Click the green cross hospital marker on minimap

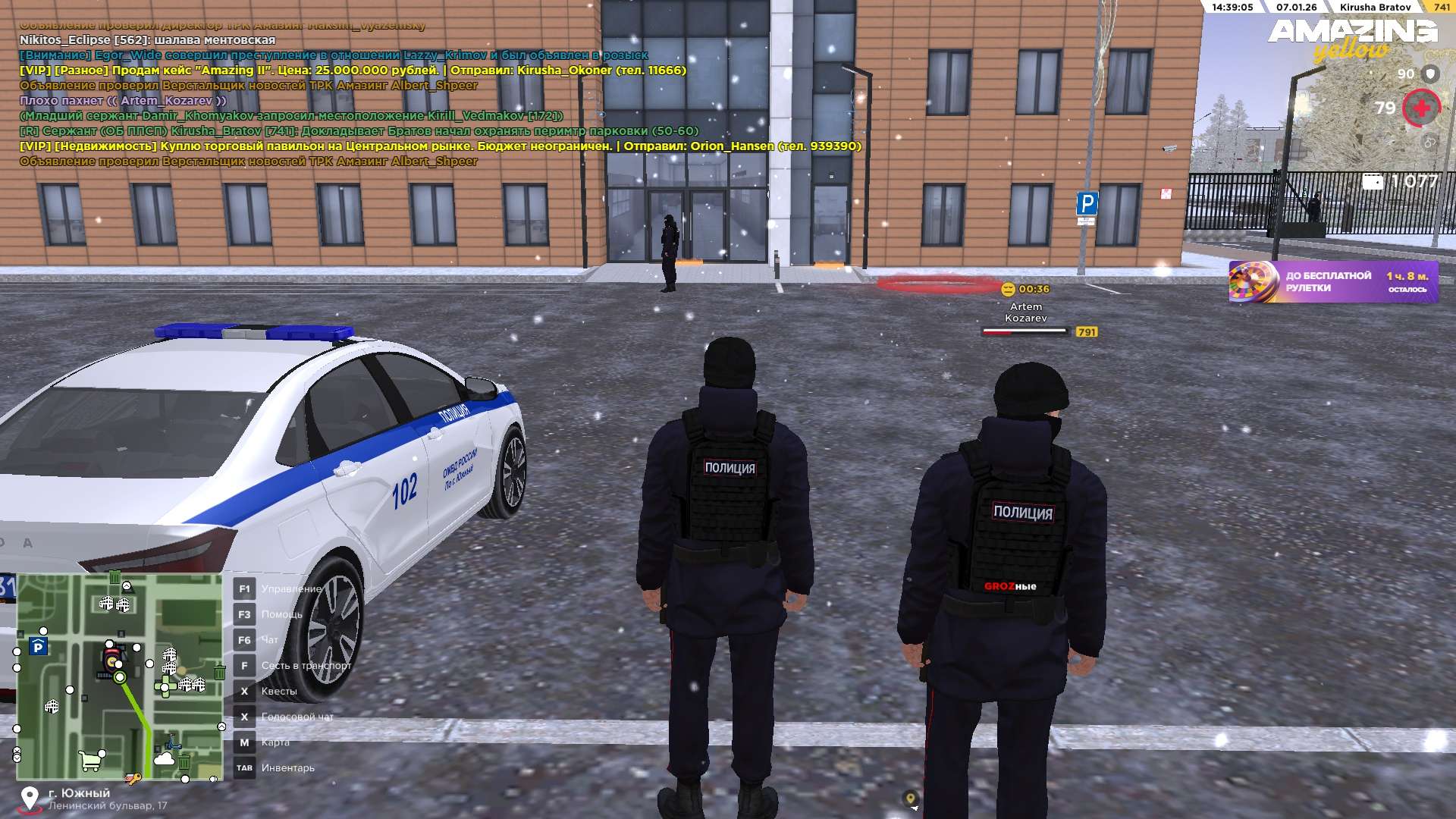[x=165, y=687]
